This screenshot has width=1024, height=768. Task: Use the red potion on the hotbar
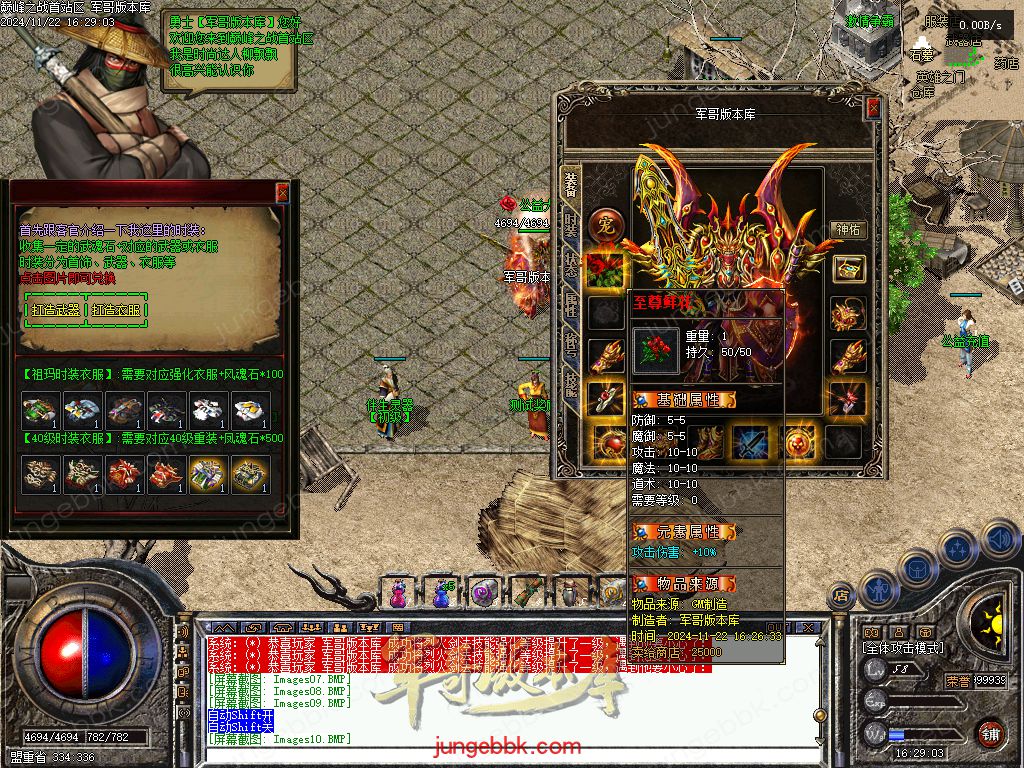tap(398, 594)
